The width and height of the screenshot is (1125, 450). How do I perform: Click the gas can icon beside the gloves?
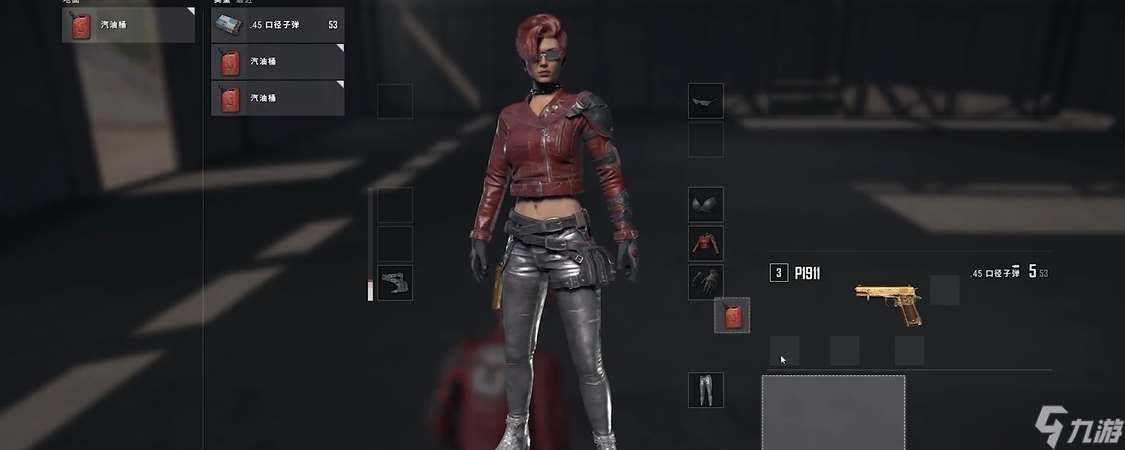pyautogui.click(x=731, y=316)
